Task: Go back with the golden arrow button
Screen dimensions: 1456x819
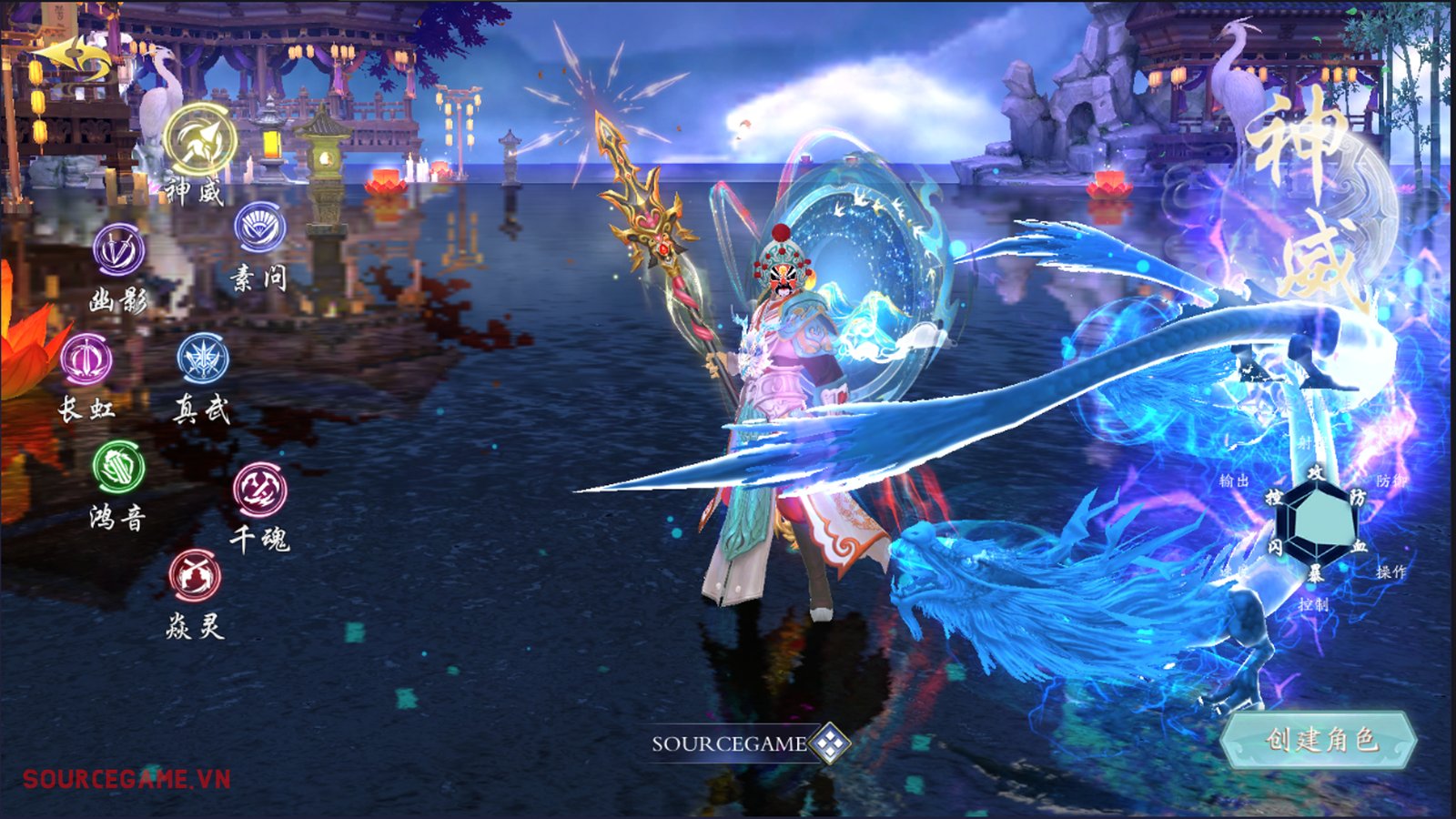Action: click(73, 60)
